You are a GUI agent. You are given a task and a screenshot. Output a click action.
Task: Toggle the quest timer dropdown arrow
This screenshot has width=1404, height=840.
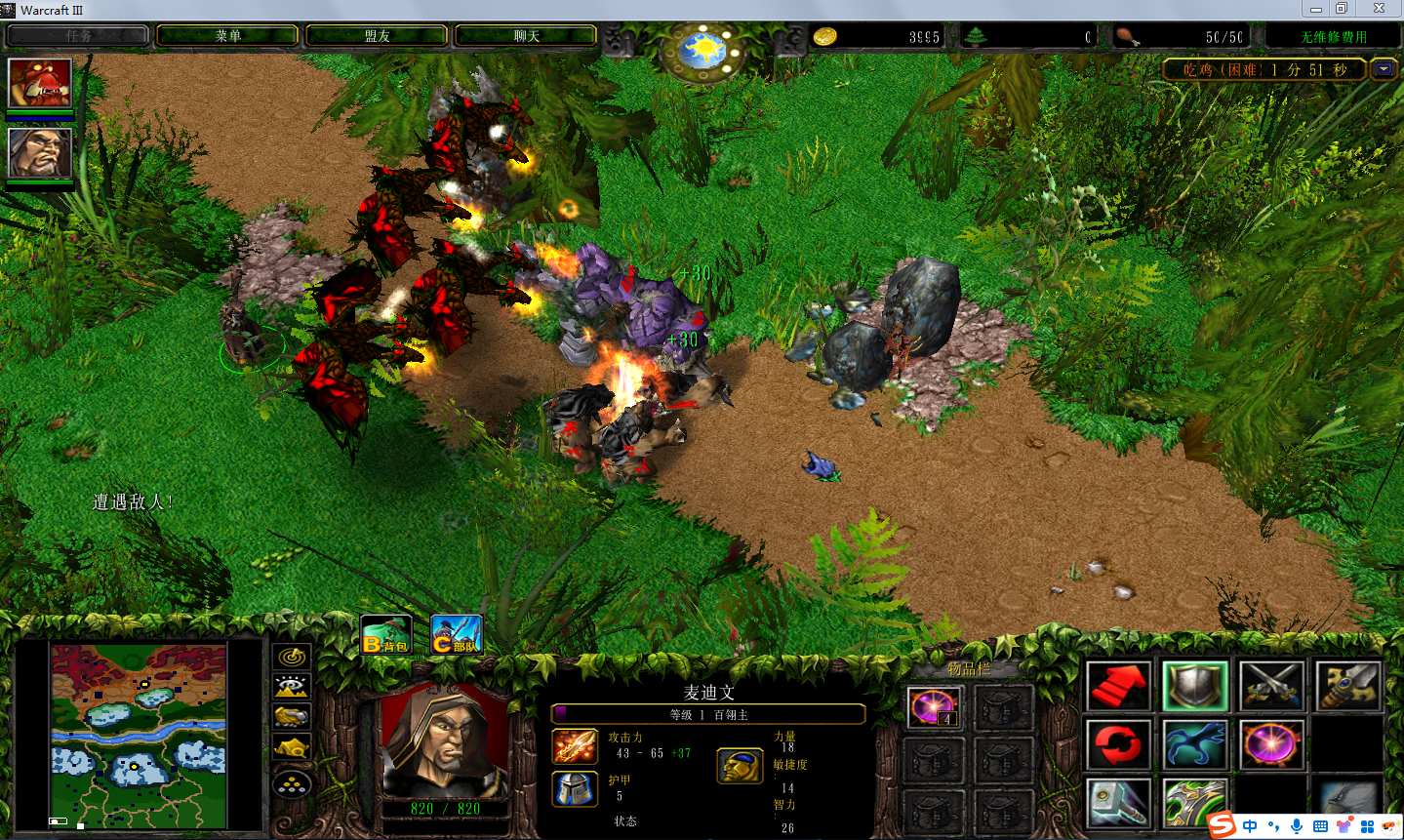[1383, 69]
